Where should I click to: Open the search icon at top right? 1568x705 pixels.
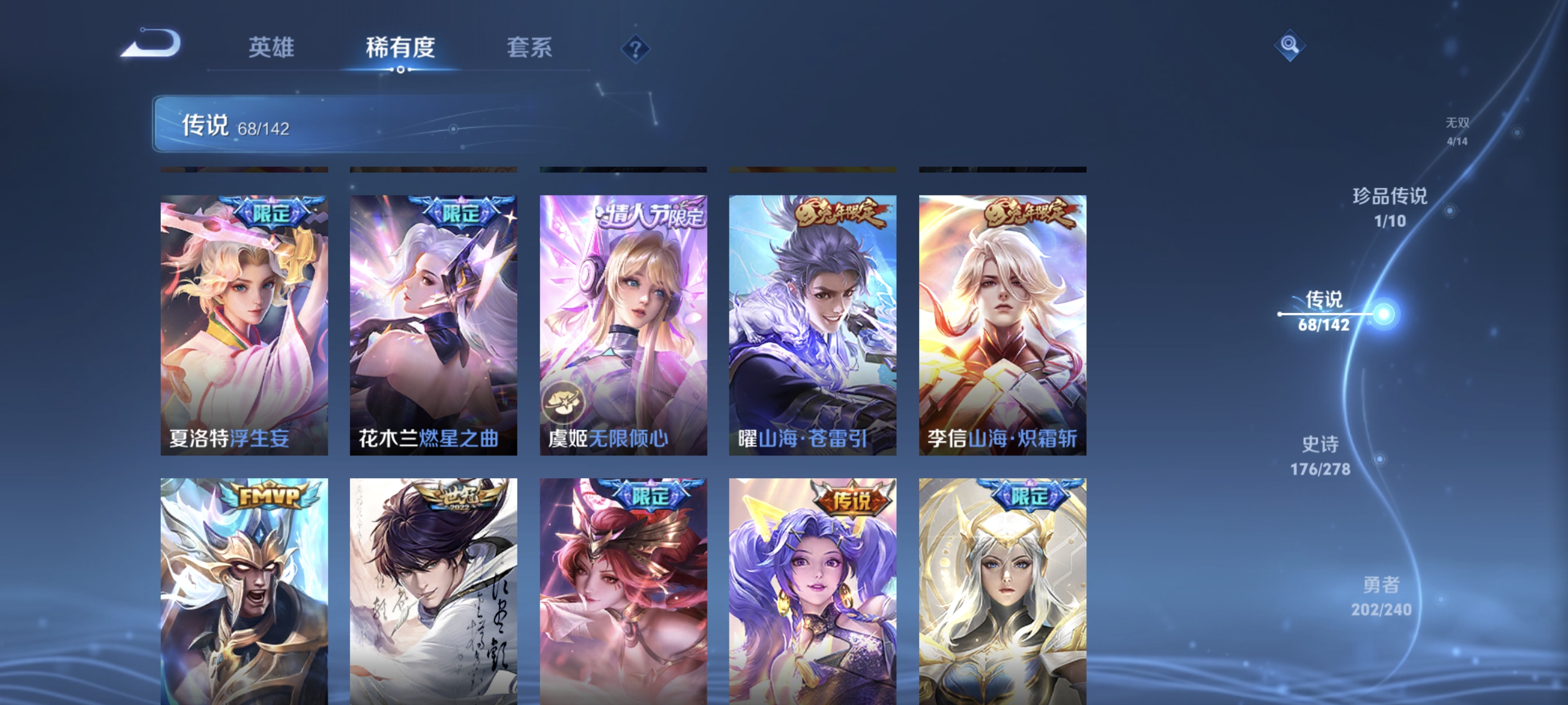pyautogui.click(x=1290, y=45)
